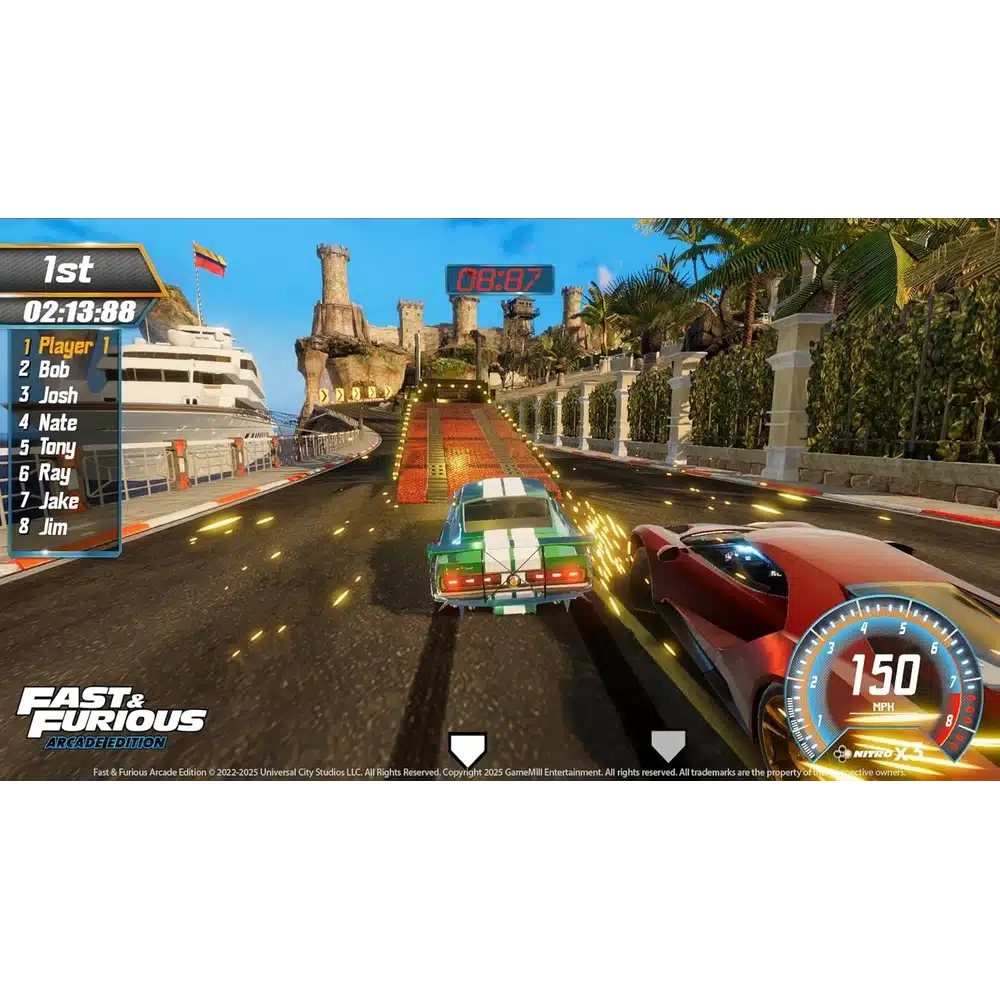Pick Ray from the race standings
1000x1000 pixels.
[x=54, y=474]
